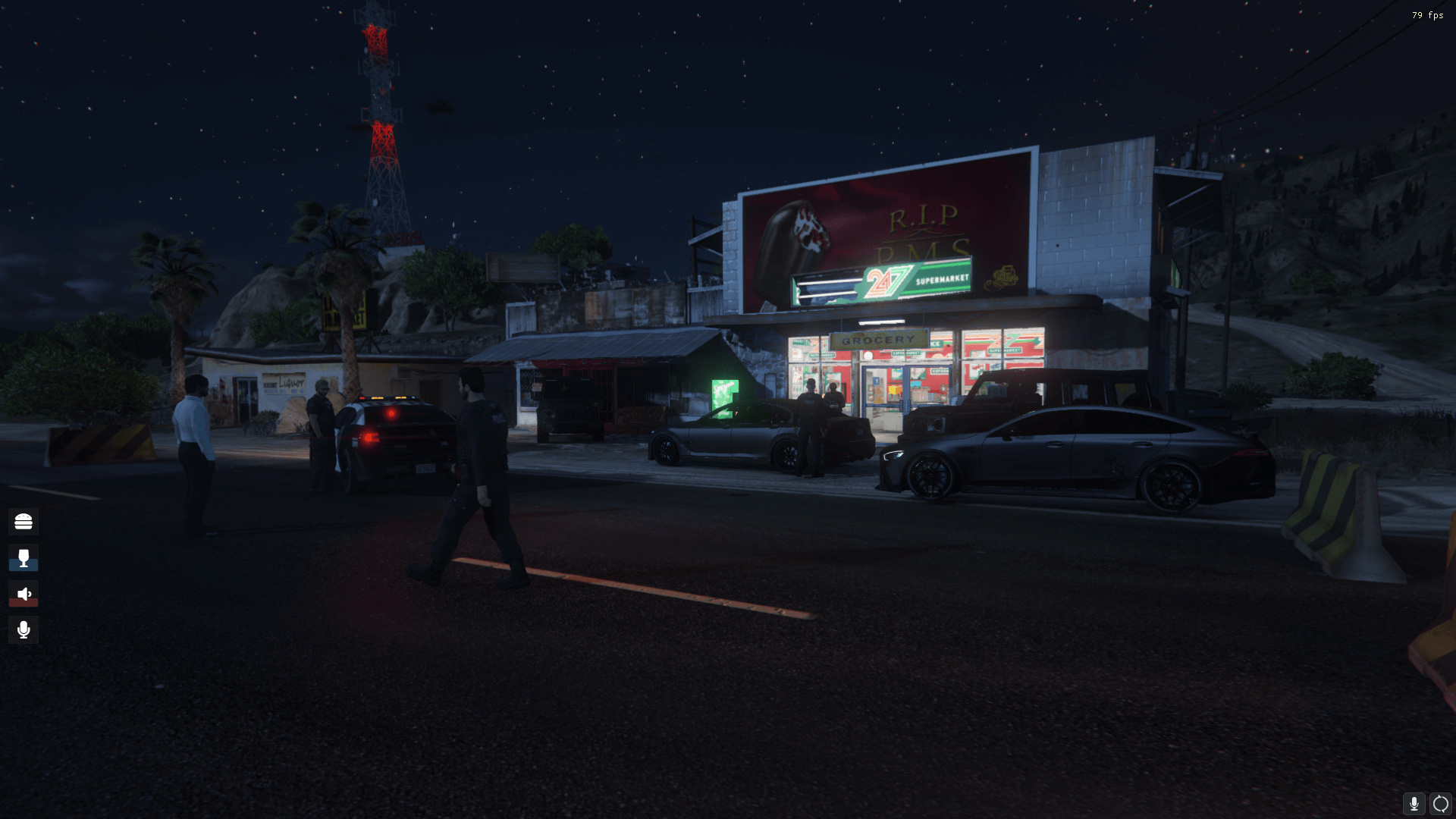The height and width of the screenshot is (819, 1456).
Task: Select the thirst wine glass indicator
Action: (x=24, y=558)
